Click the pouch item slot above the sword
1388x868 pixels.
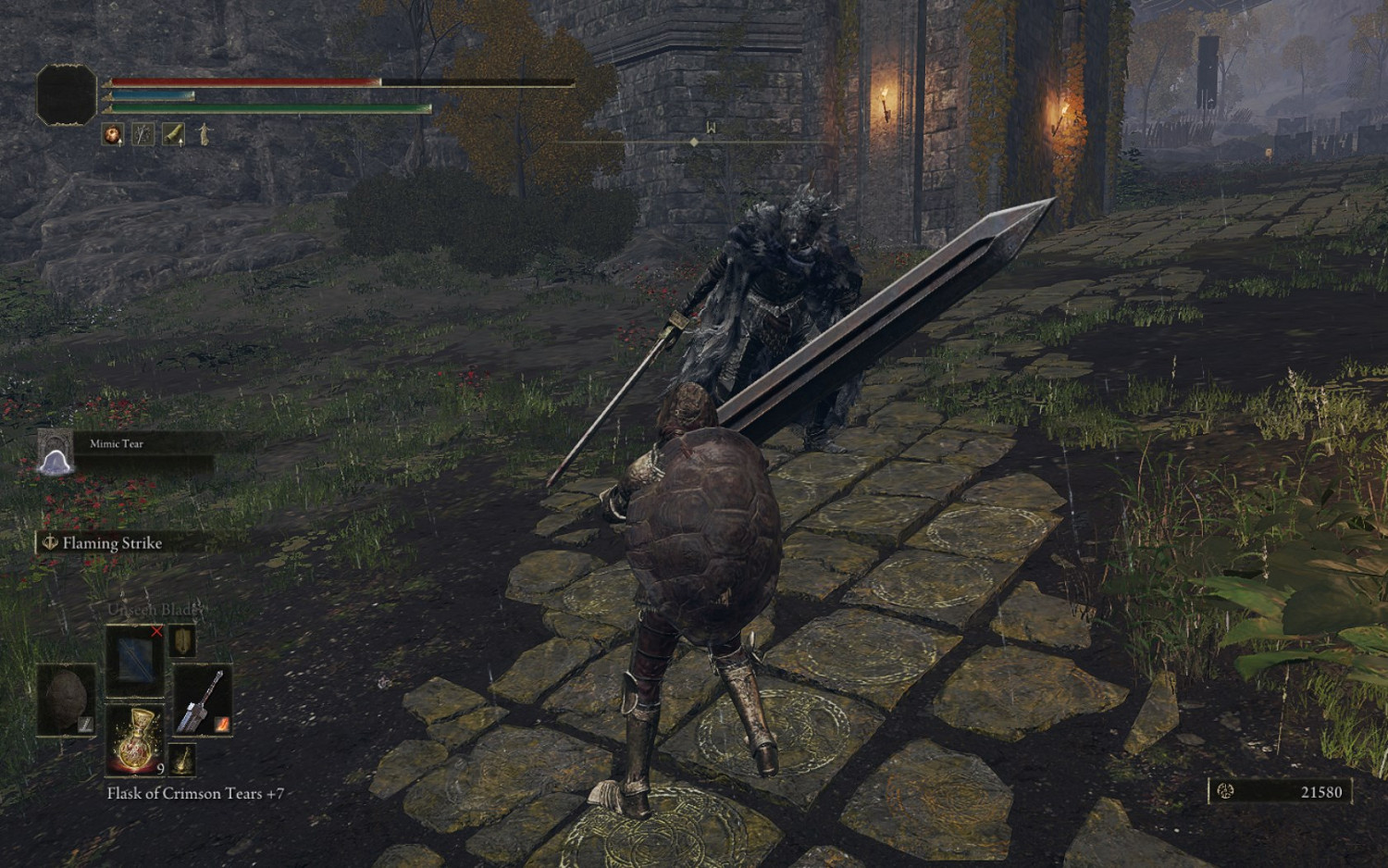pos(182,641)
